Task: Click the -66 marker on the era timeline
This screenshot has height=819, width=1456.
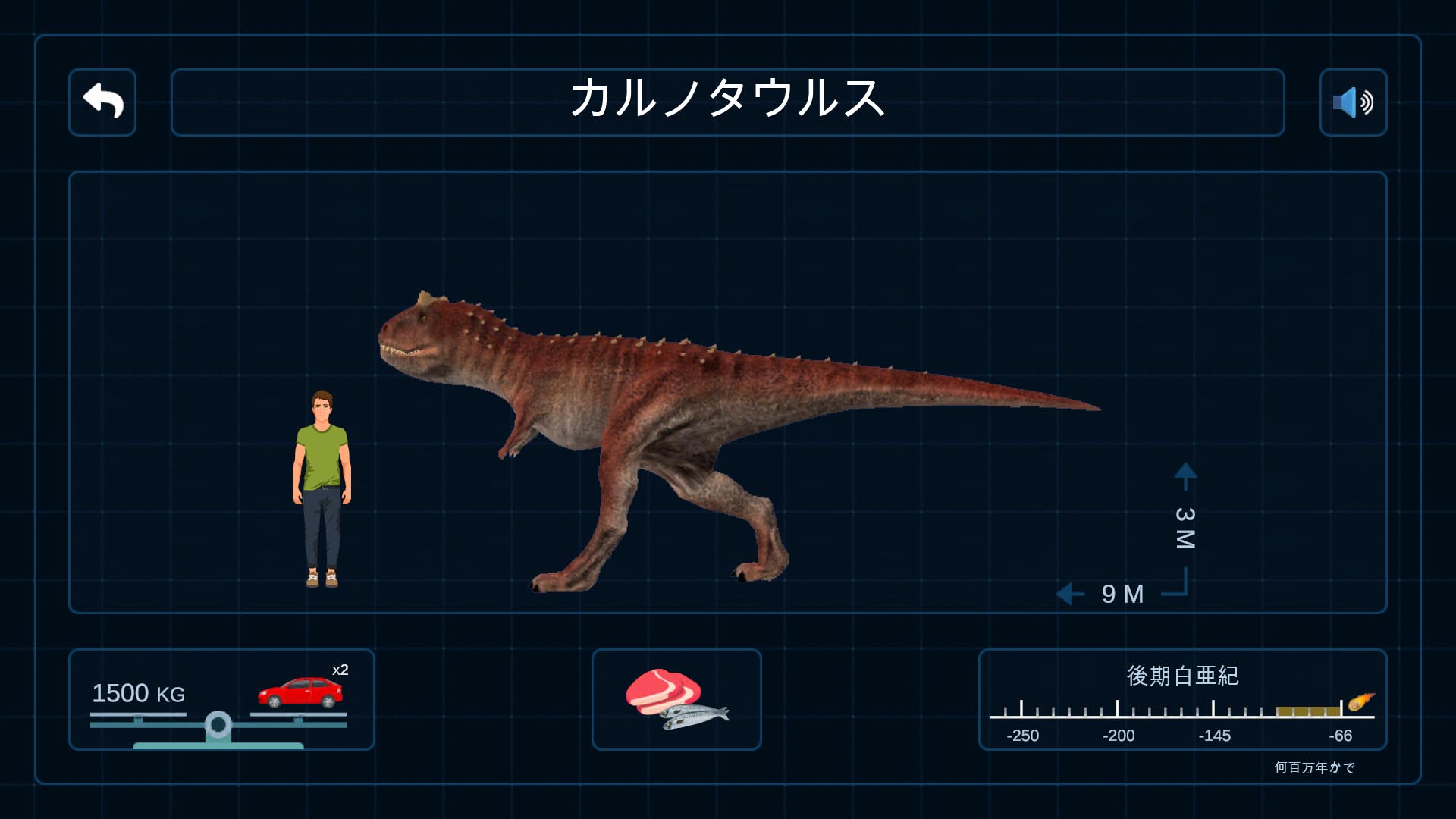Action: (1339, 736)
